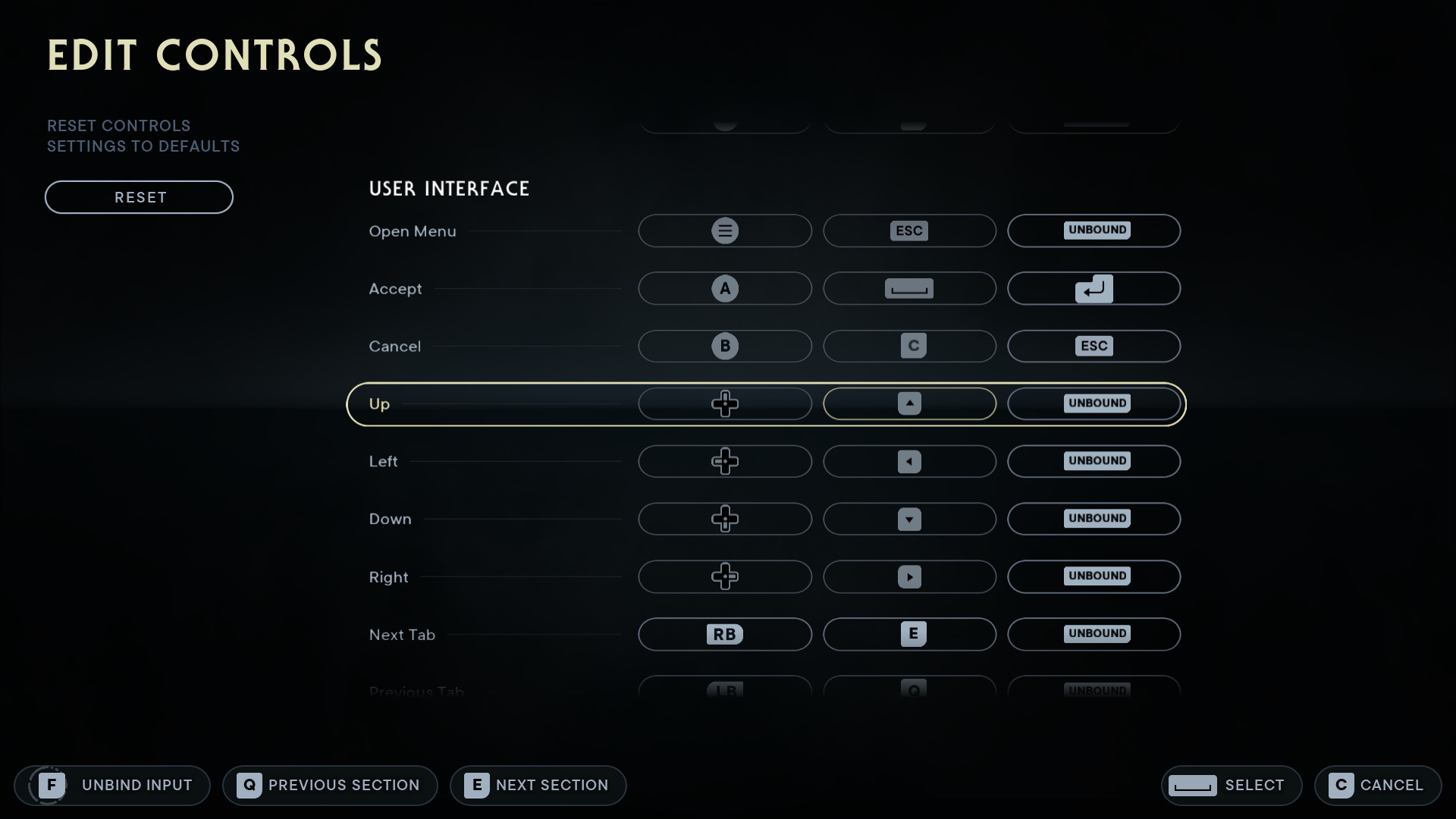Rebind the Next Tab RB controller binding
This screenshot has width=1456, height=819.
(724, 634)
